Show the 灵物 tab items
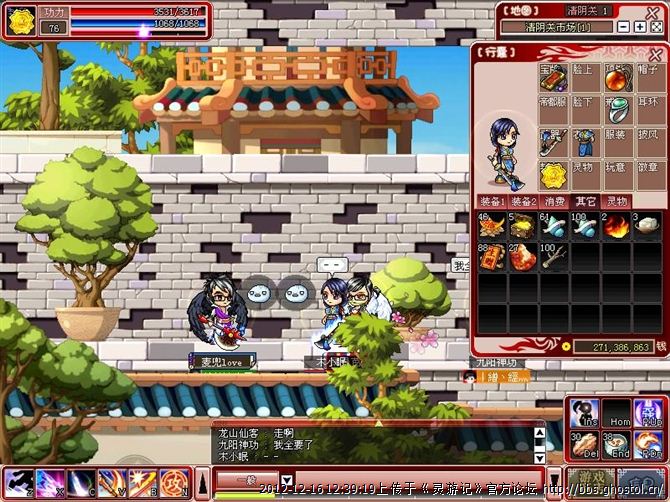 pyautogui.click(x=617, y=201)
